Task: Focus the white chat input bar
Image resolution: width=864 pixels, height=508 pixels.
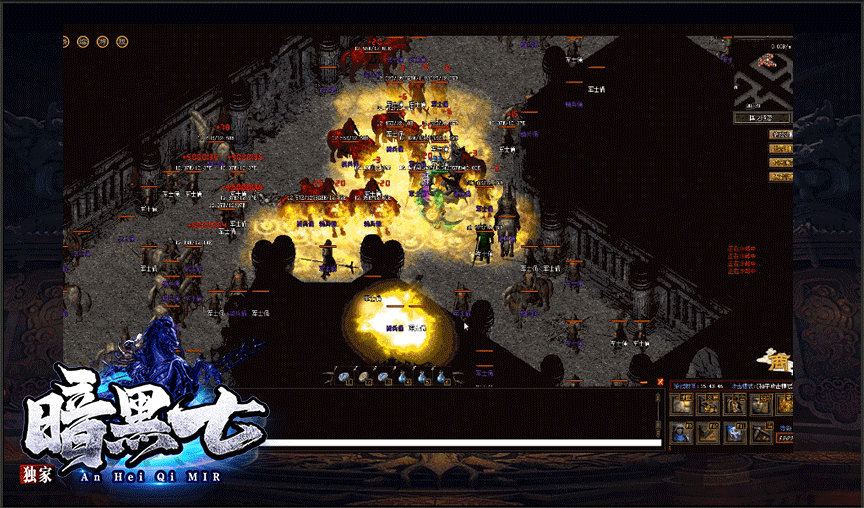Action: [x=462, y=442]
